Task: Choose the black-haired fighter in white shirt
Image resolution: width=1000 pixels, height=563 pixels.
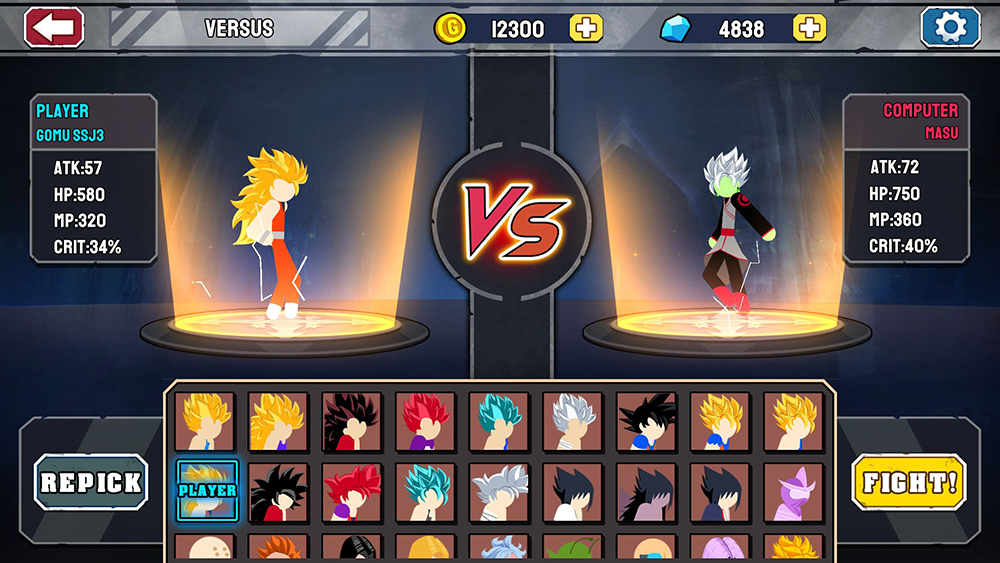Action: click(x=573, y=492)
